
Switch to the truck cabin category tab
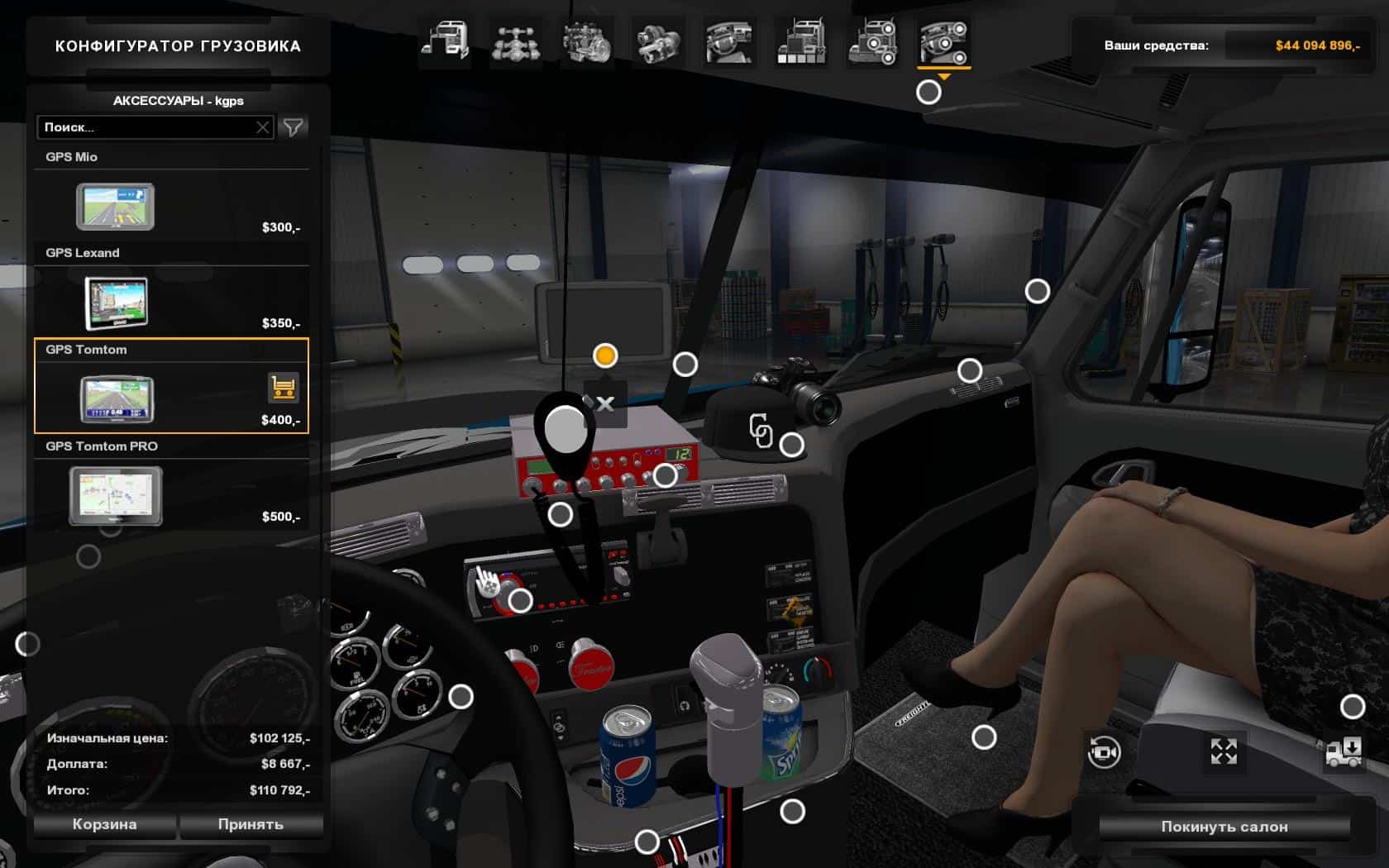[x=445, y=42]
